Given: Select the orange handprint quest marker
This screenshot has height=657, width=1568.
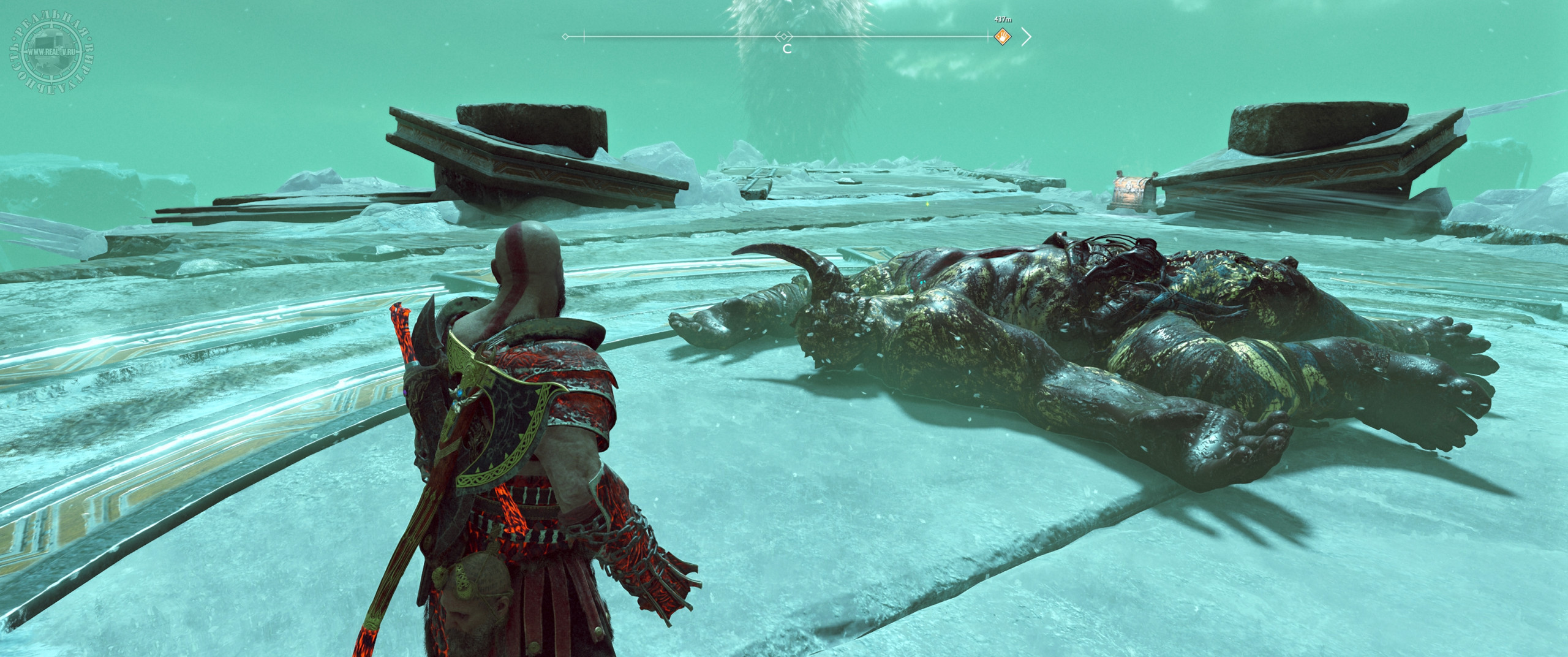Looking at the screenshot, I should point(1002,37).
